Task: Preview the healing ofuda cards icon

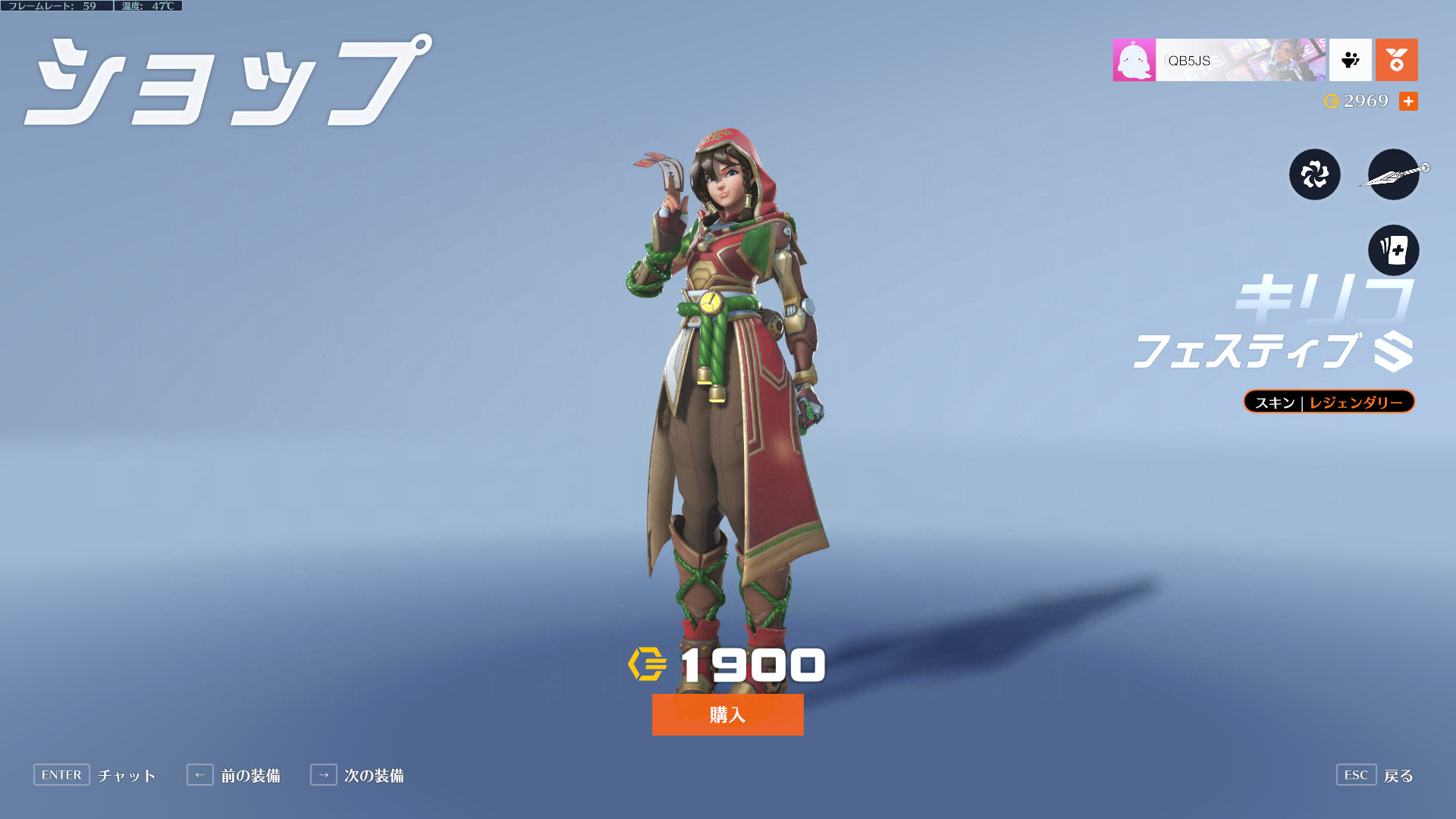Action: [x=1393, y=249]
